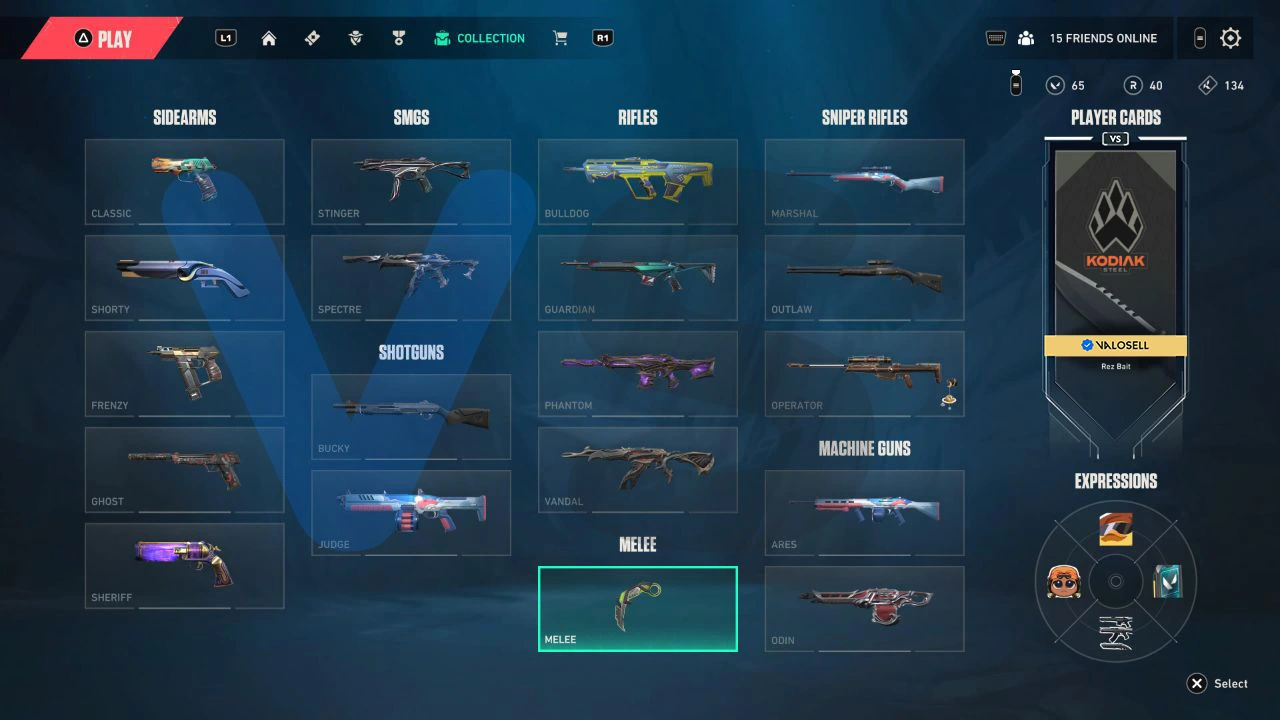Select the Classic sidearm slot
1280x720 pixels.
(184, 181)
